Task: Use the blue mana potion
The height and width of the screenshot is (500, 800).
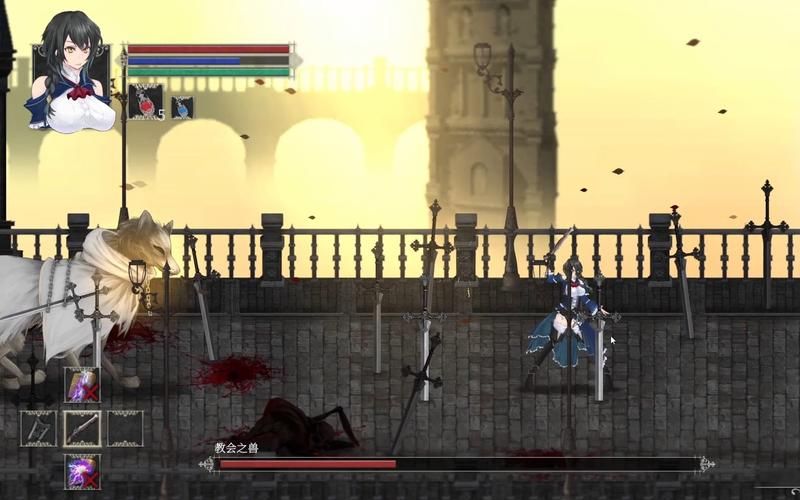Action: 182,107
